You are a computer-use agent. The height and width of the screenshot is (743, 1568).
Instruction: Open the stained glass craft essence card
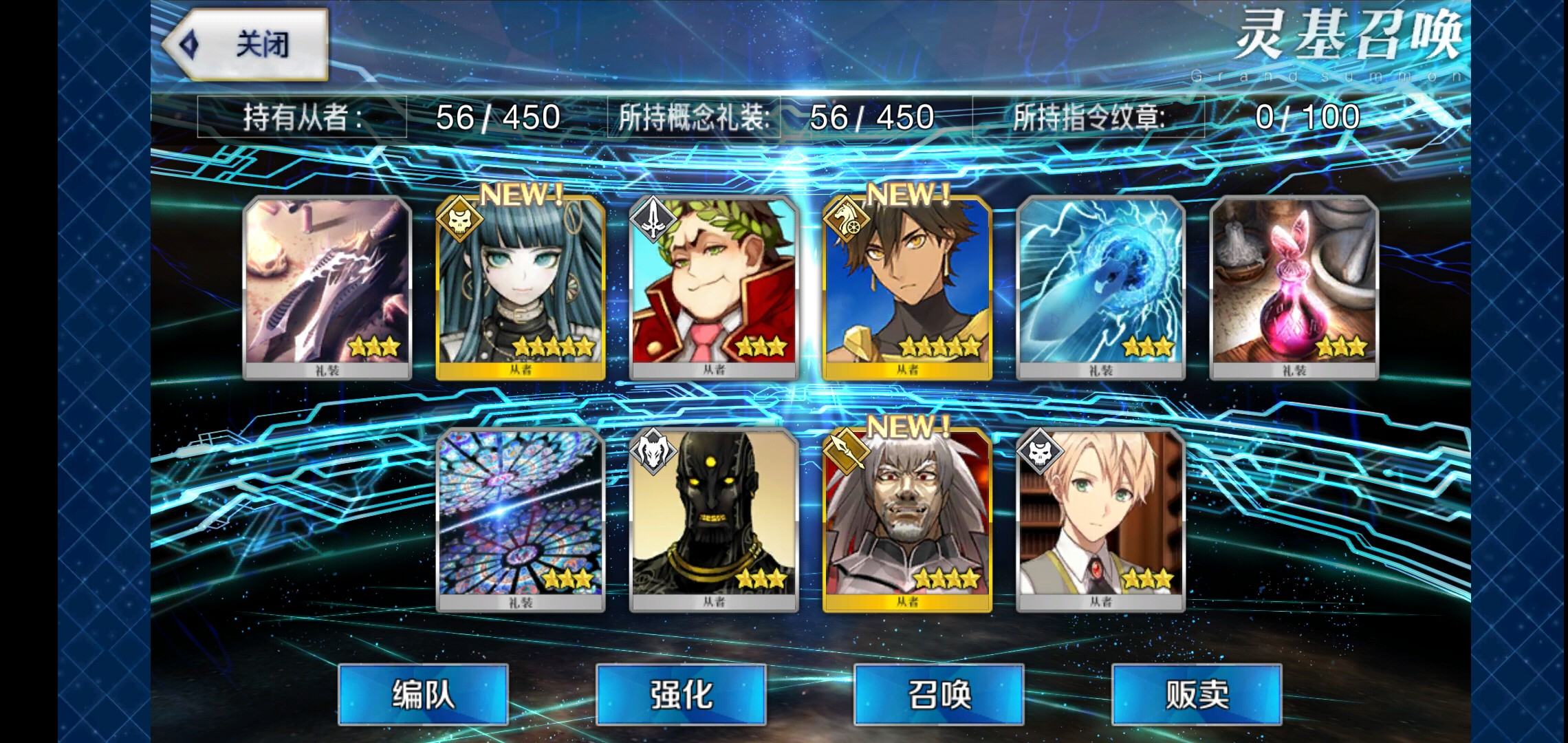click(521, 520)
